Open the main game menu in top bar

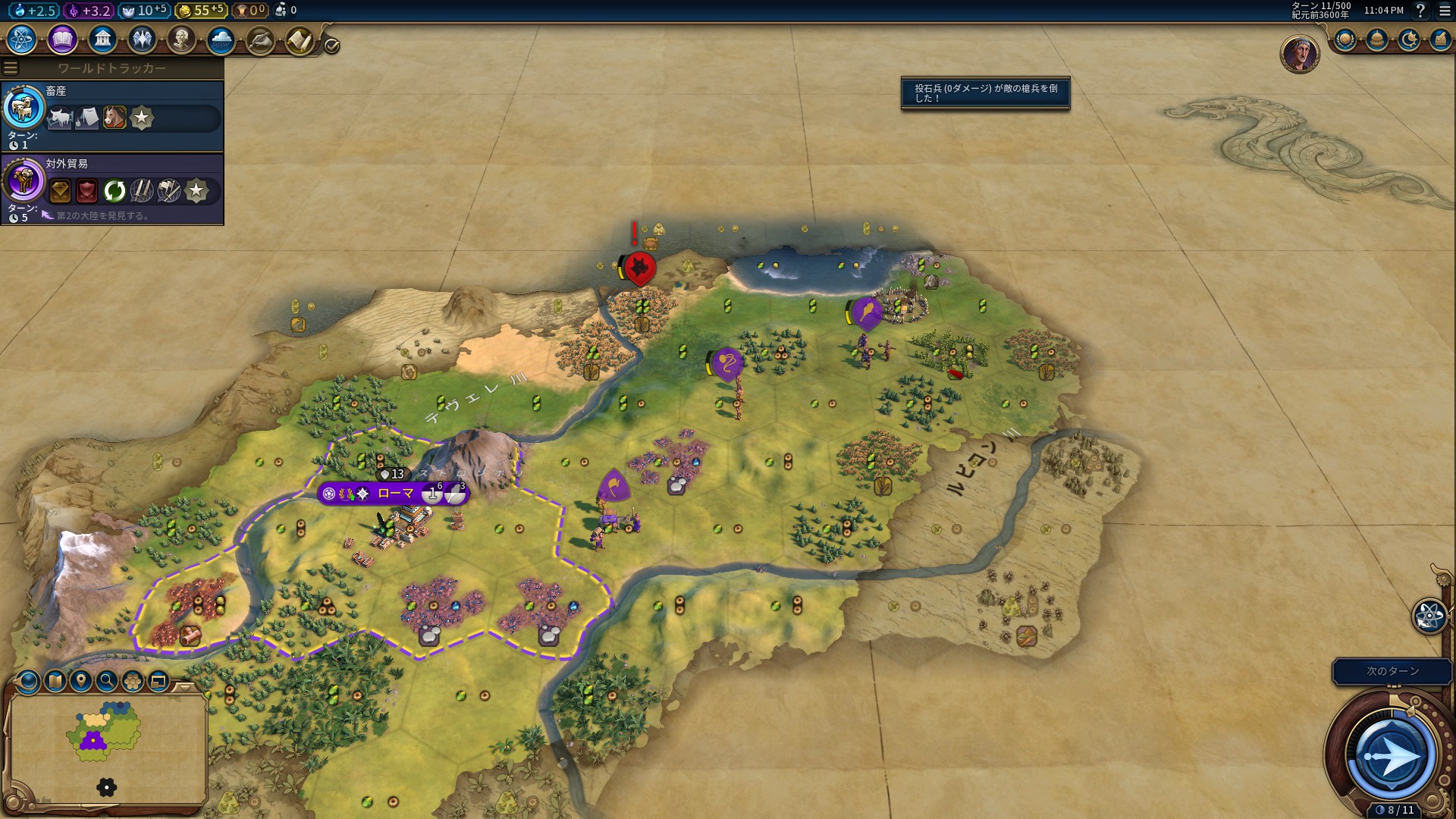click(1444, 11)
